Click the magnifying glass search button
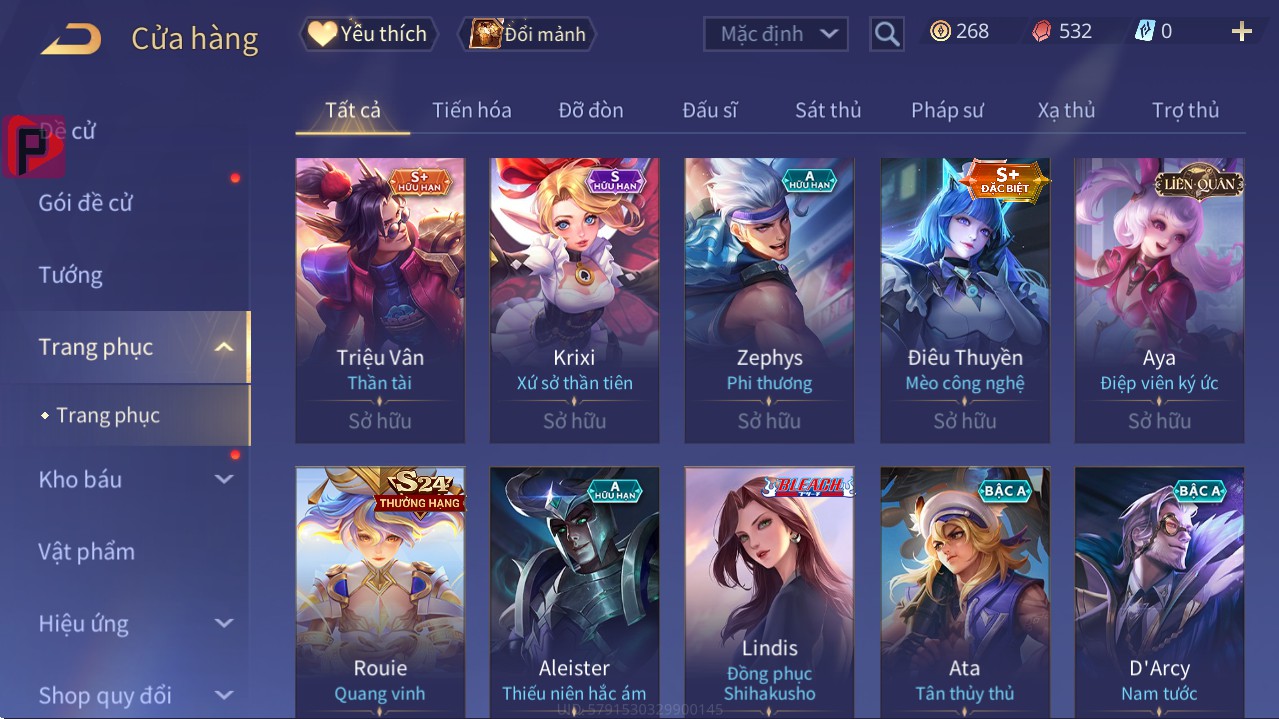 click(886, 34)
